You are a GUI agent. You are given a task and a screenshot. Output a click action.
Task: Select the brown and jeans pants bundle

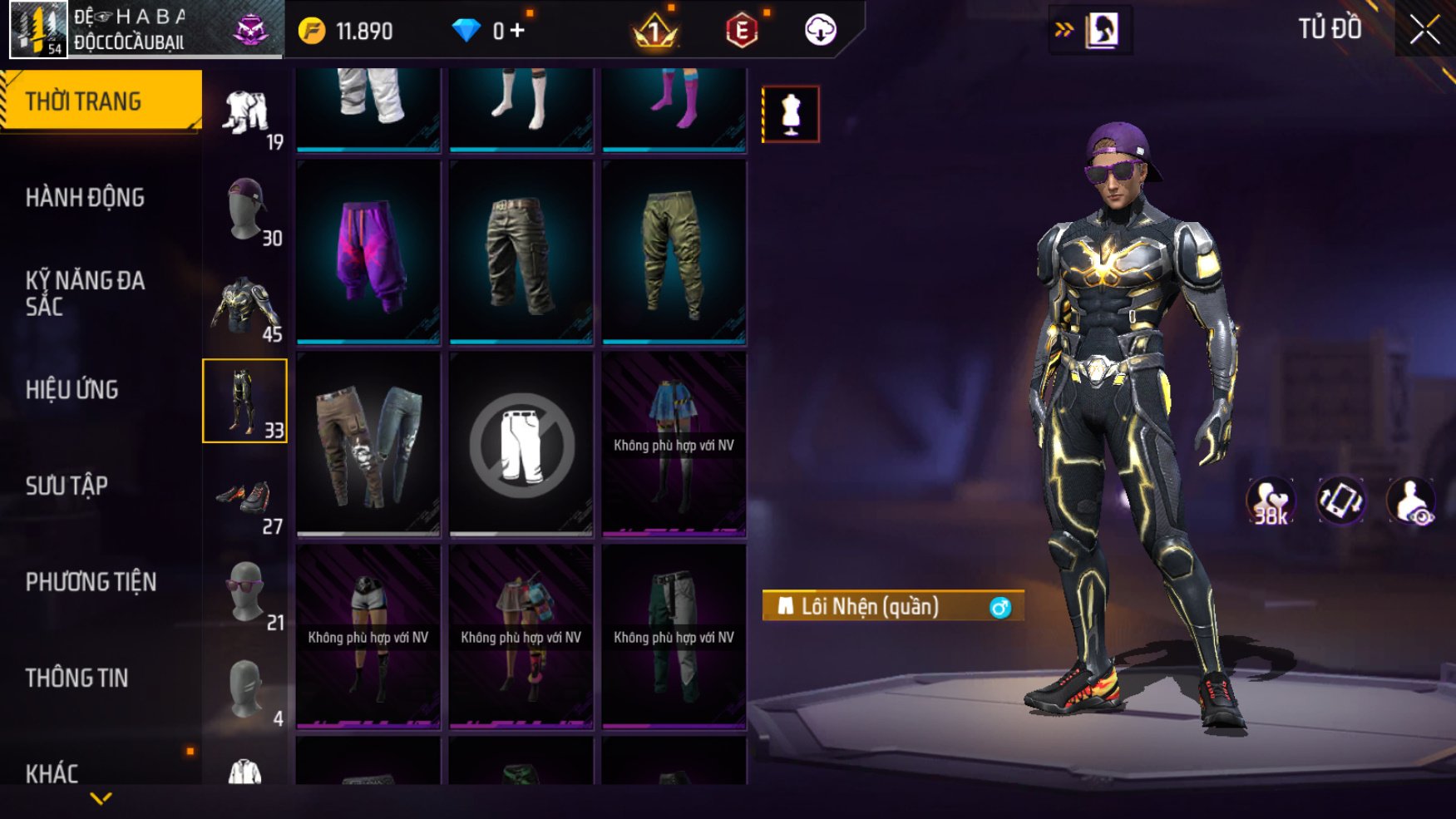point(368,444)
